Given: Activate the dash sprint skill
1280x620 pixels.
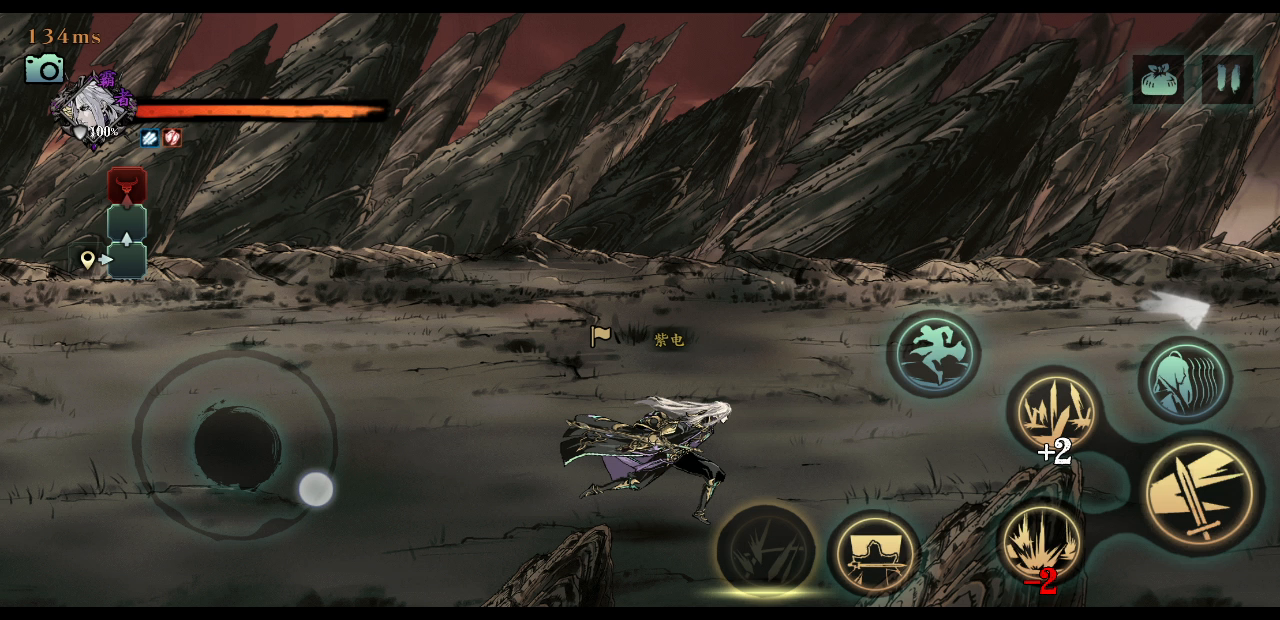Looking at the screenshot, I should point(1185,380).
